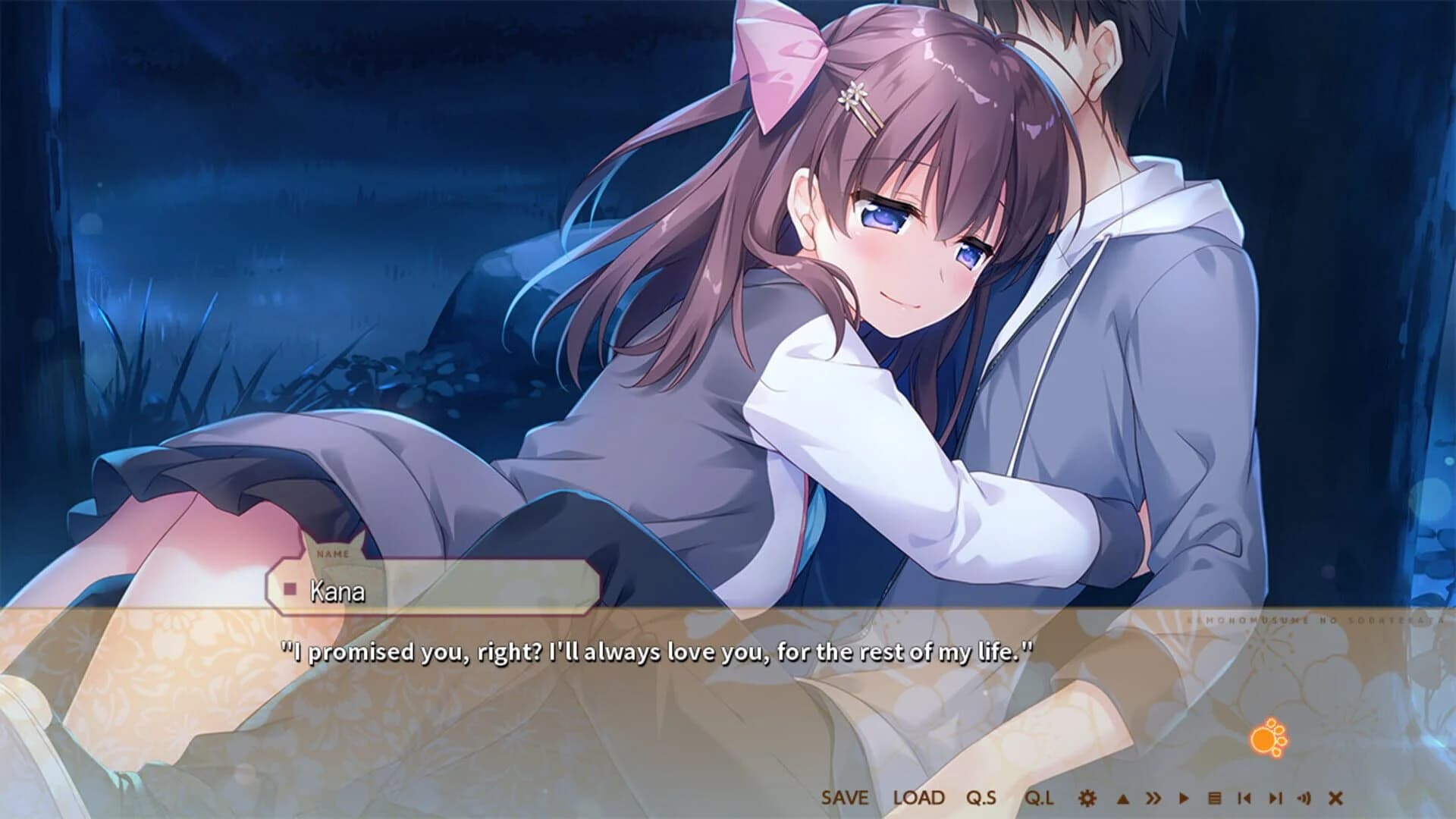Viewport: 1456px width, 819px height.
Task: Click the skip fast-forward icon
Action: point(1155,799)
